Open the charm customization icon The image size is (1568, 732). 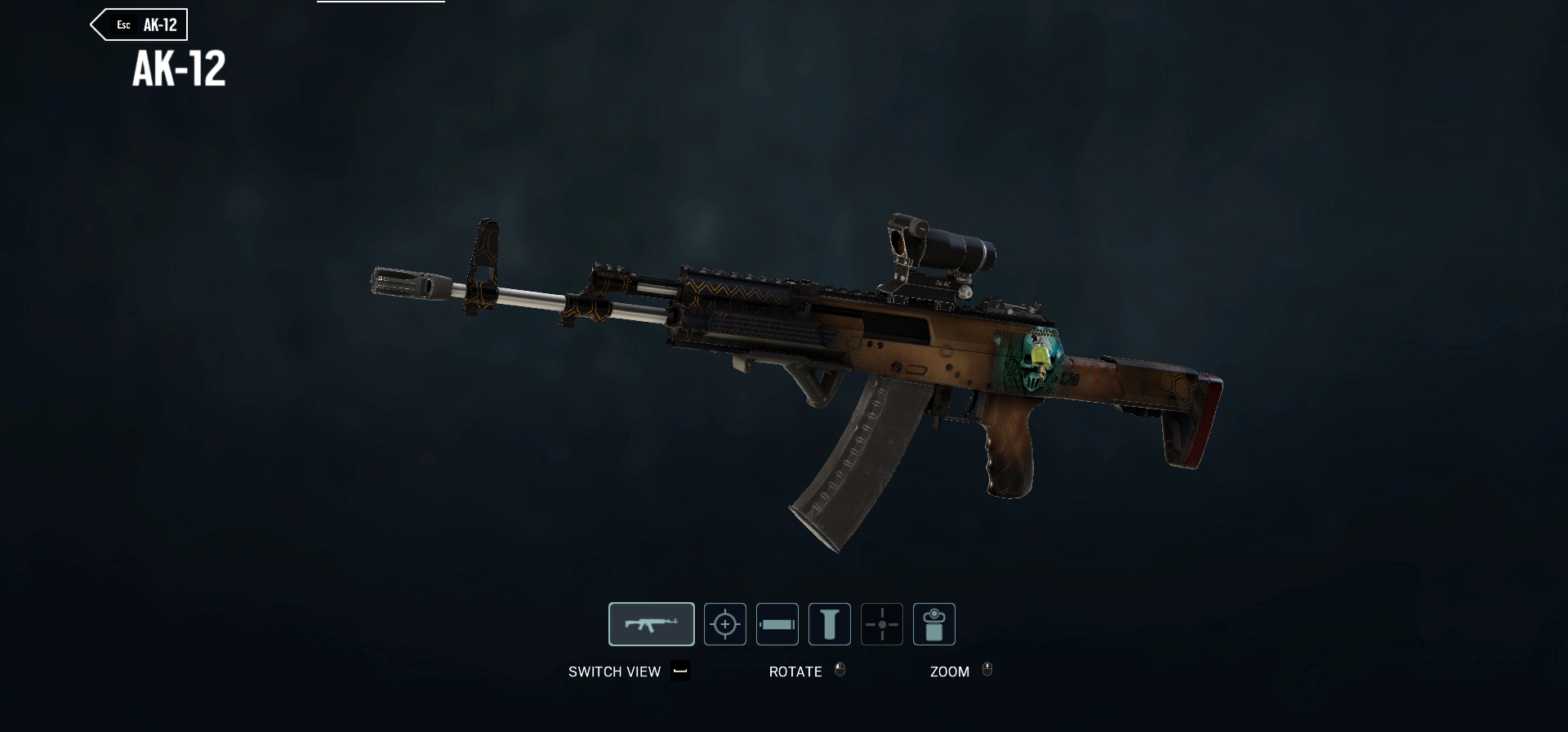point(934,623)
